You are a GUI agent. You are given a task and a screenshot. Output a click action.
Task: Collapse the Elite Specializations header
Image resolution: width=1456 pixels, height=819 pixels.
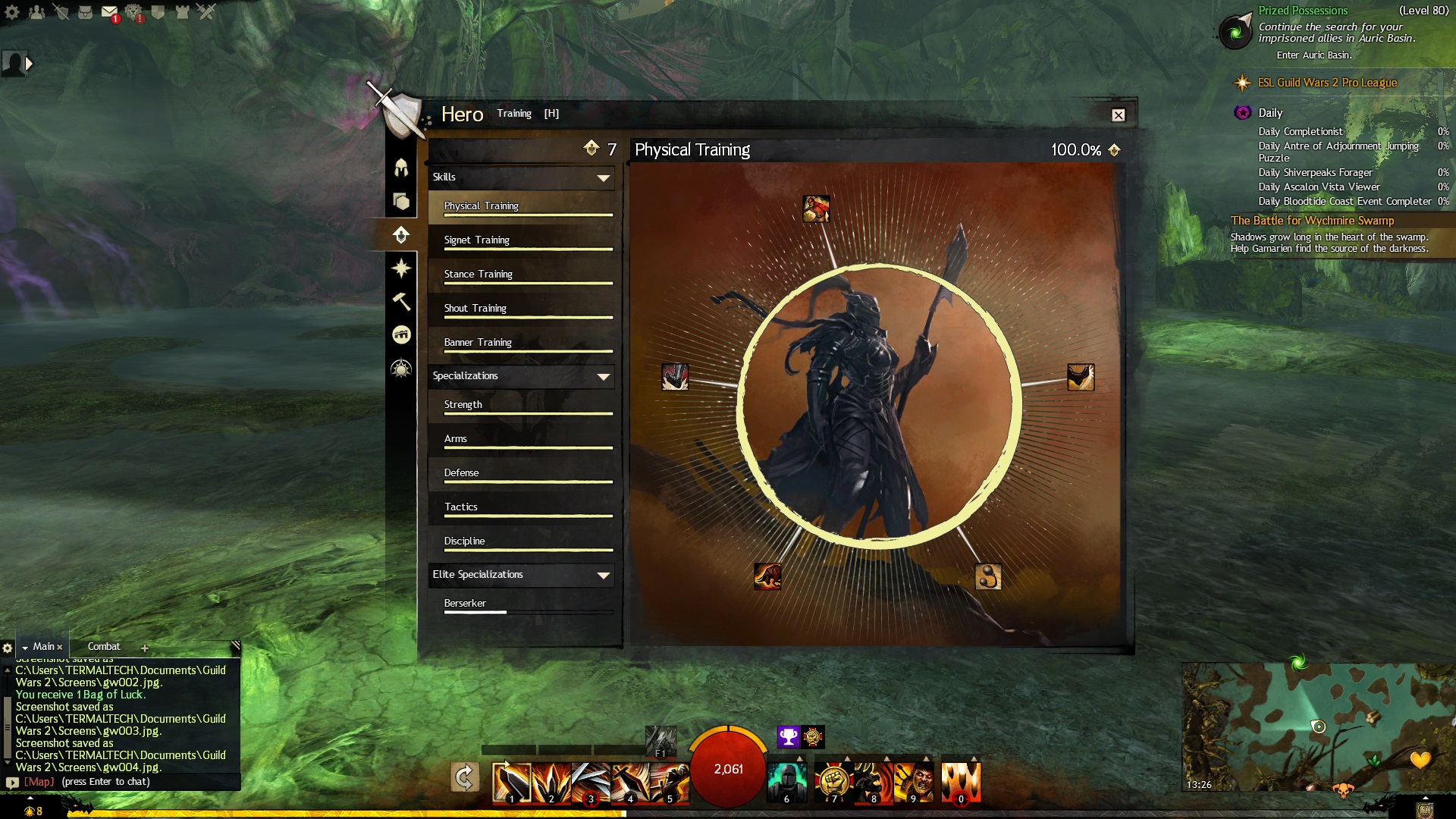(x=521, y=575)
